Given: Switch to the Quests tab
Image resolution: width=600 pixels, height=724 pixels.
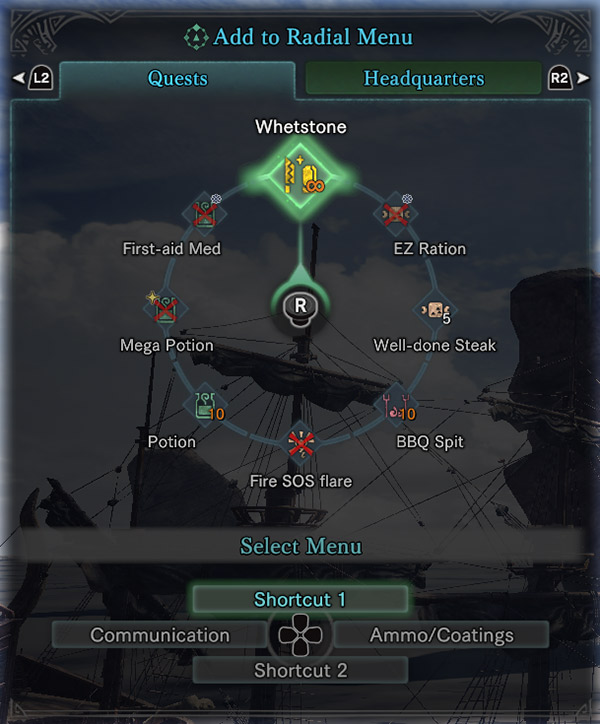Looking at the screenshot, I should coord(177,78).
